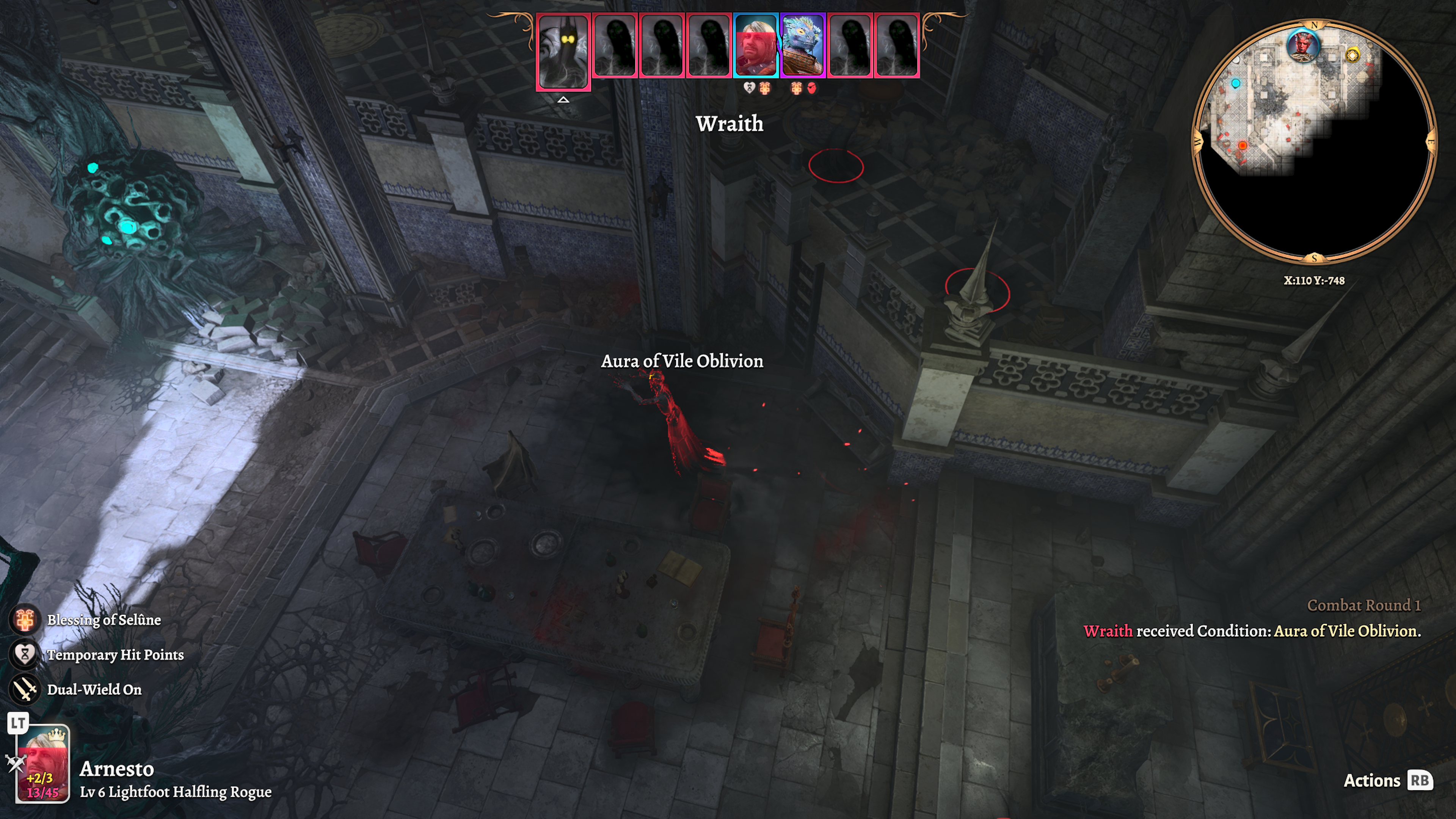Inspect the Temporary Hit Points condition icon
This screenshot has width=1456, height=819.
[x=25, y=654]
